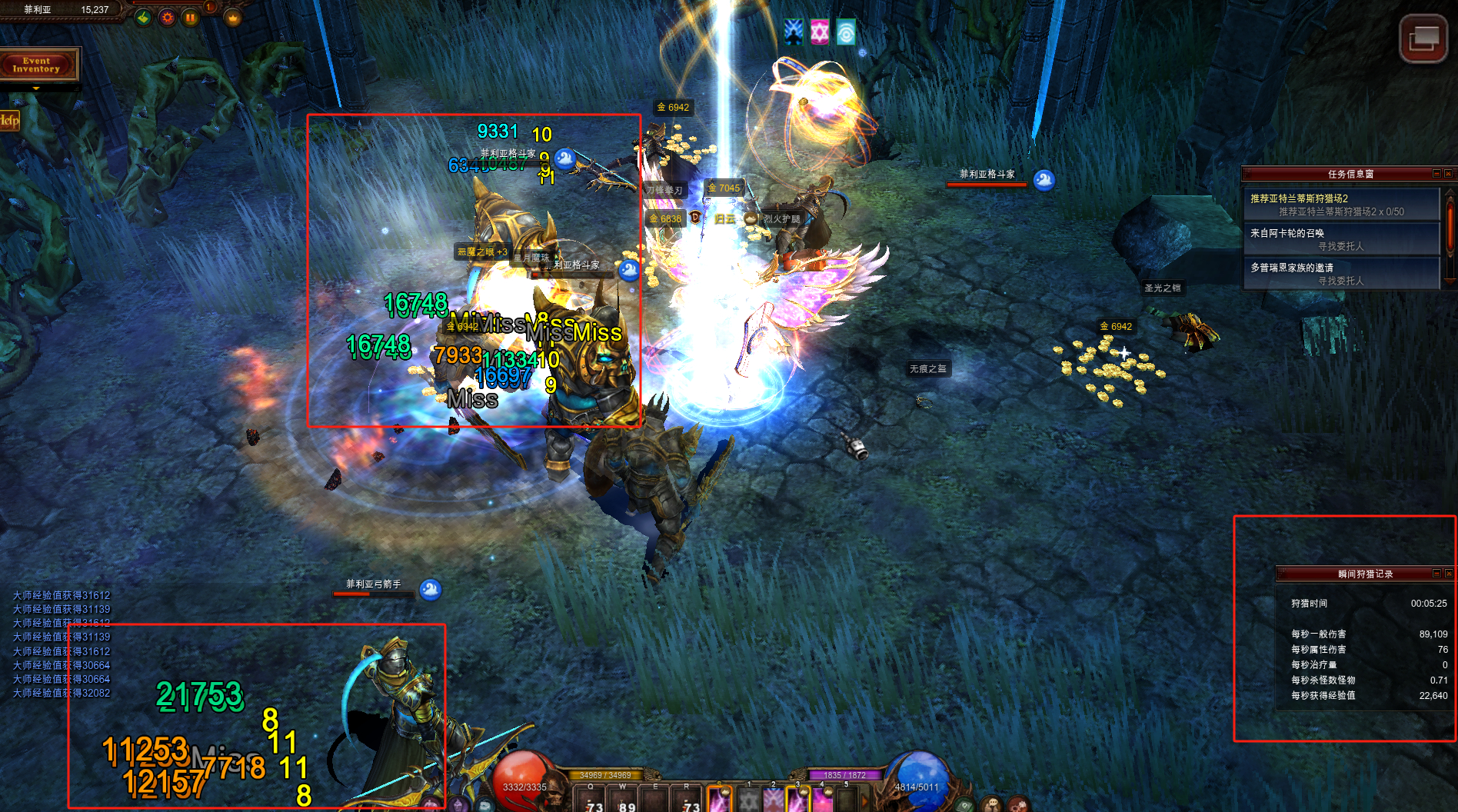Click the top-right window switch button
This screenshot has width=1458, height=812.
tap(1423, 38)
